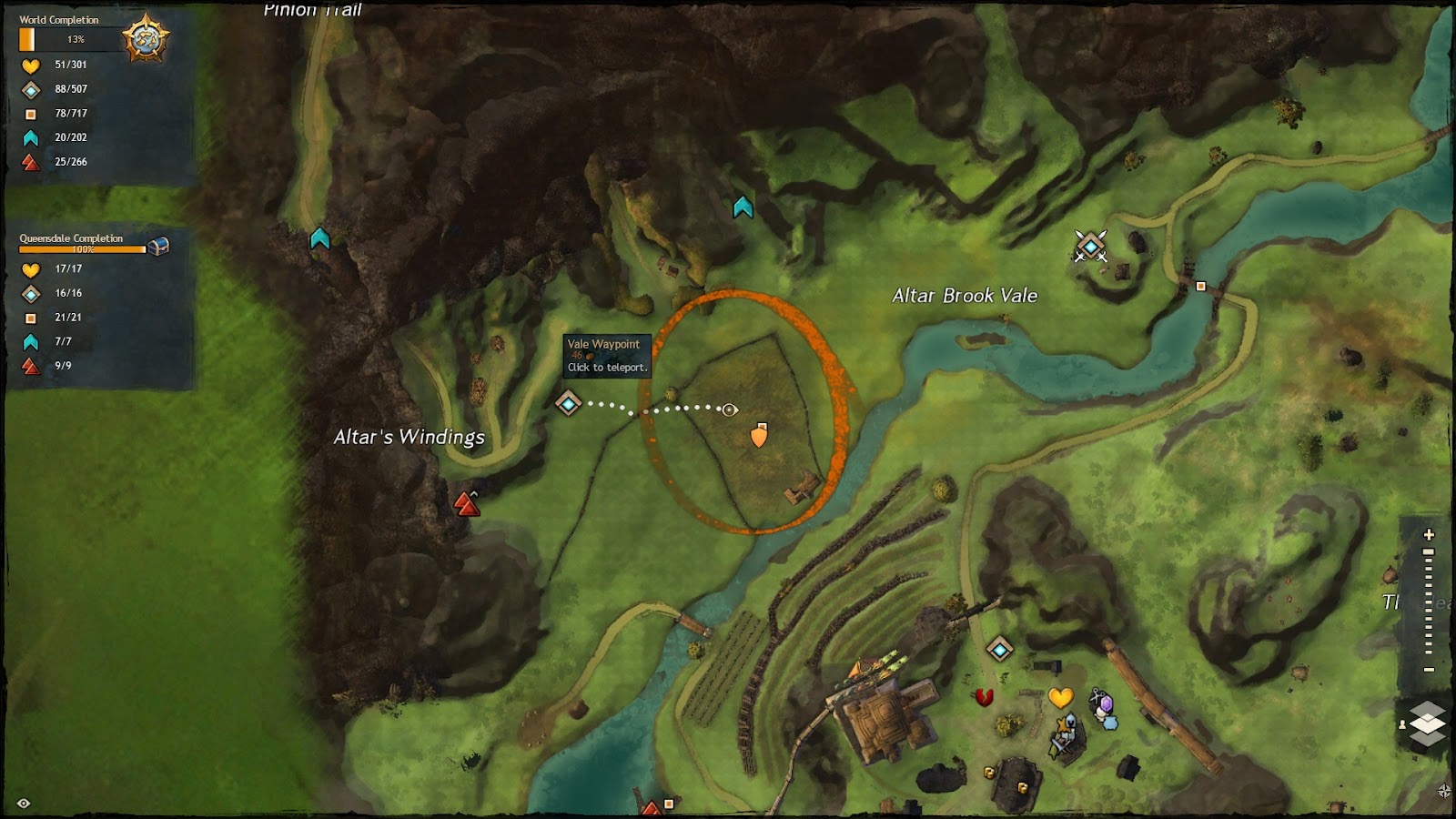
Task: Click the orange personal waypoint marker on the map
Action: [x=761, y=436]
